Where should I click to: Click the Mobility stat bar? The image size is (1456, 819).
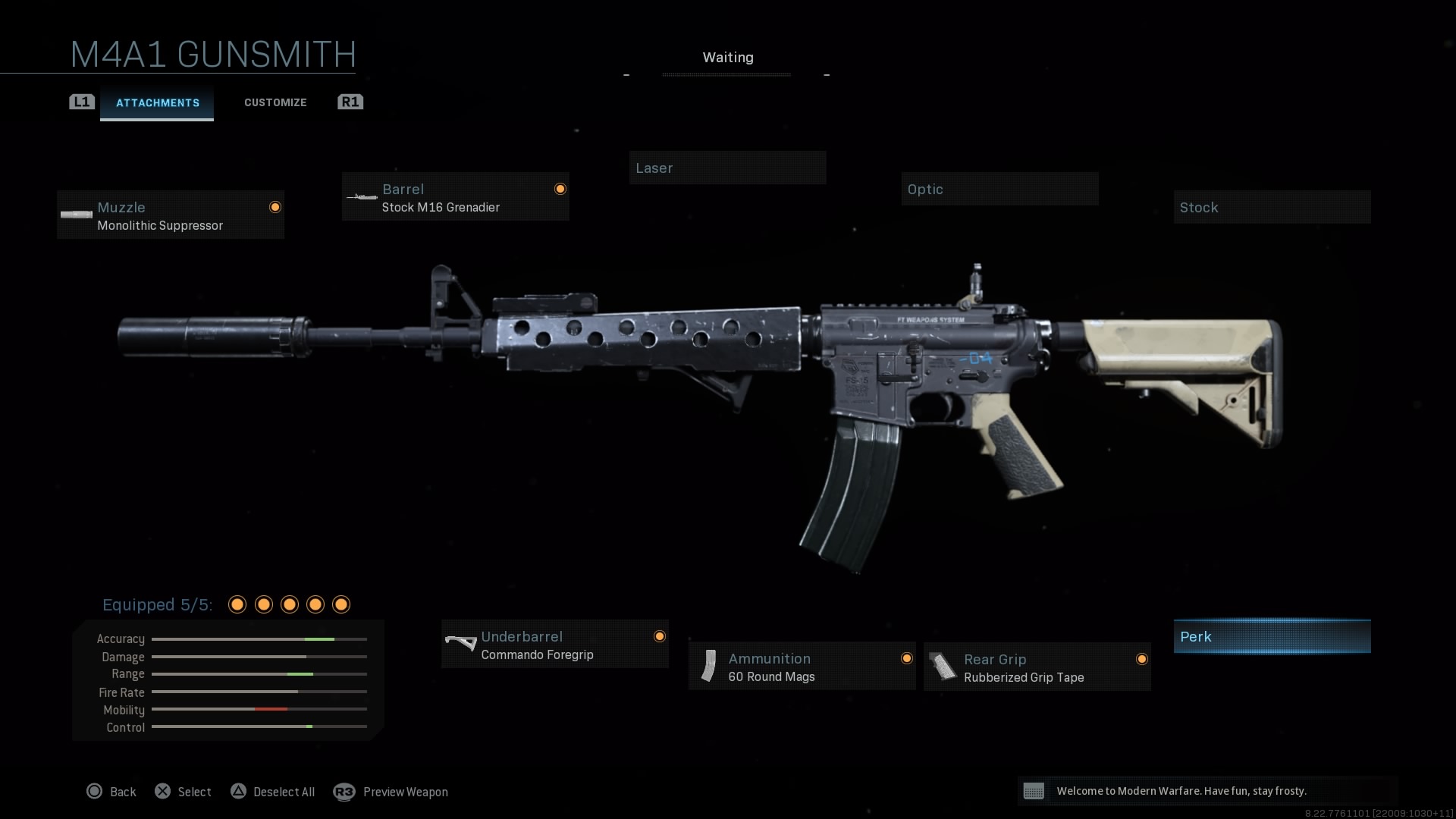[259, 710]
